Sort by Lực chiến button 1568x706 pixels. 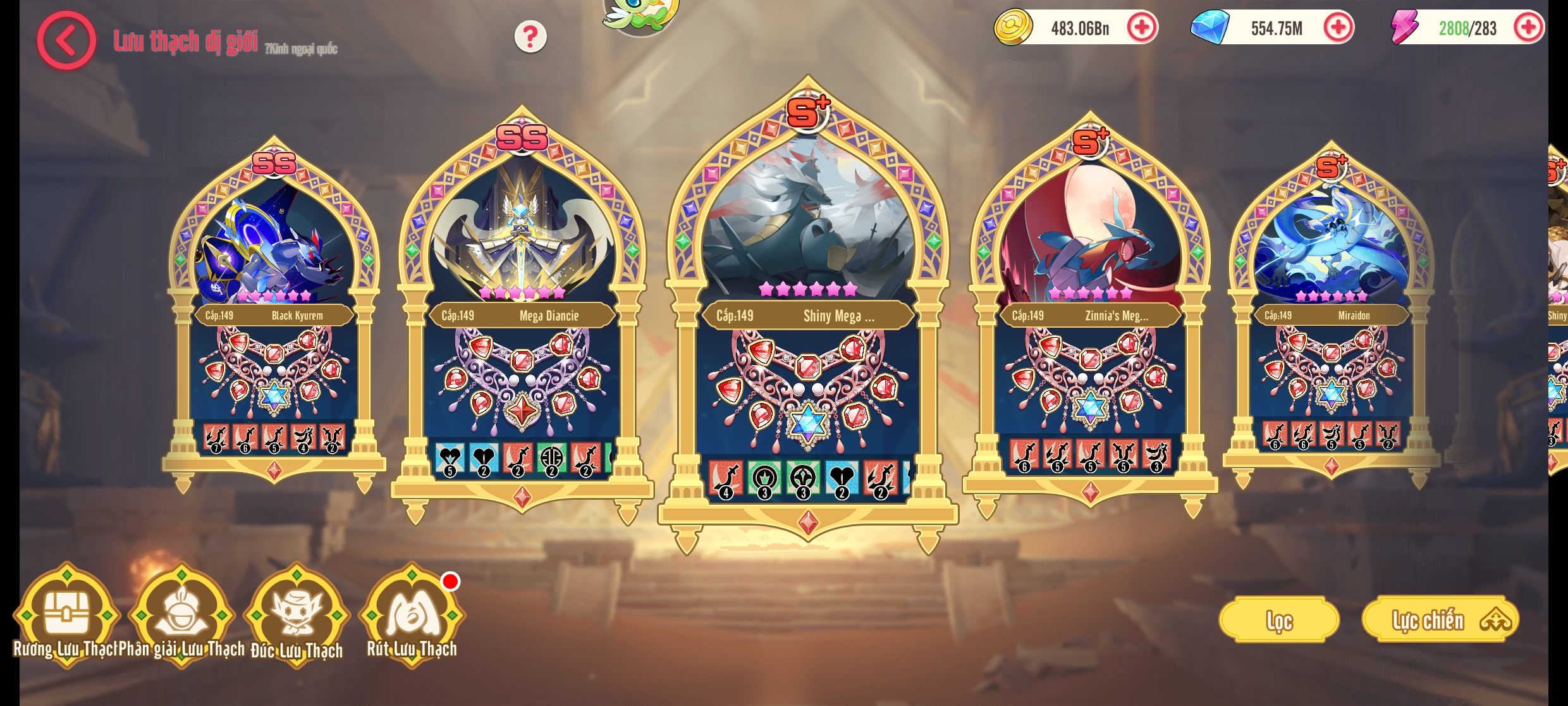tap(1440, 620)
